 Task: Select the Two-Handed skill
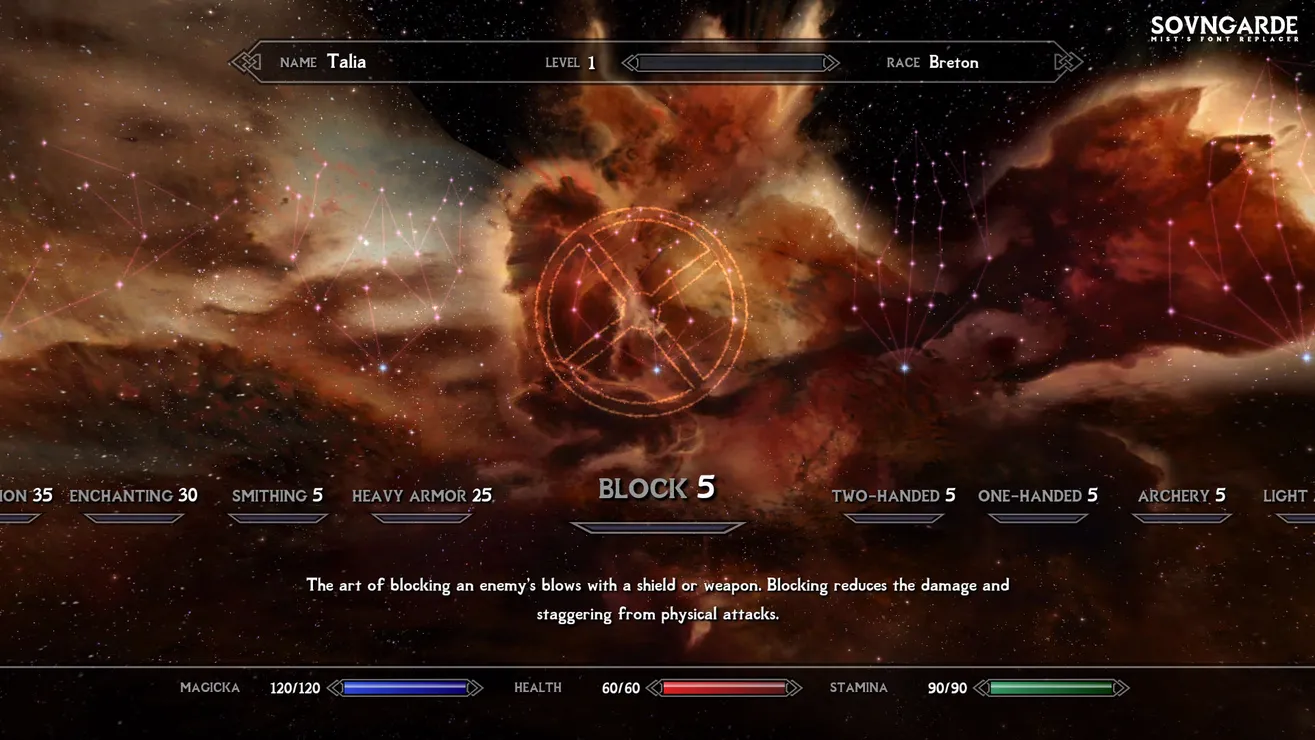[893, 496]
